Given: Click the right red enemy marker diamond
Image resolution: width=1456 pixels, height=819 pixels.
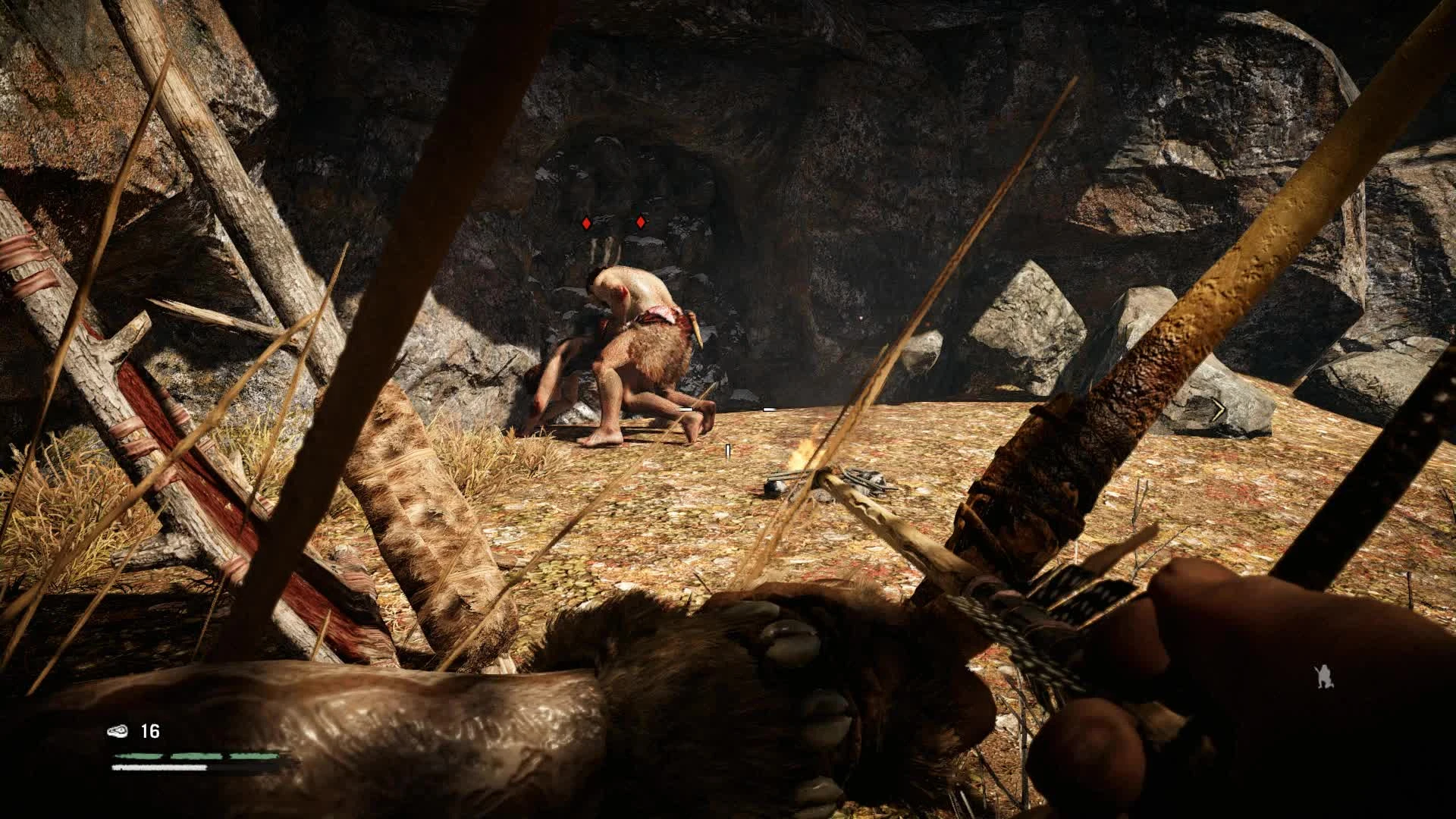Looking at the screenshot, I should click(639, 221).
